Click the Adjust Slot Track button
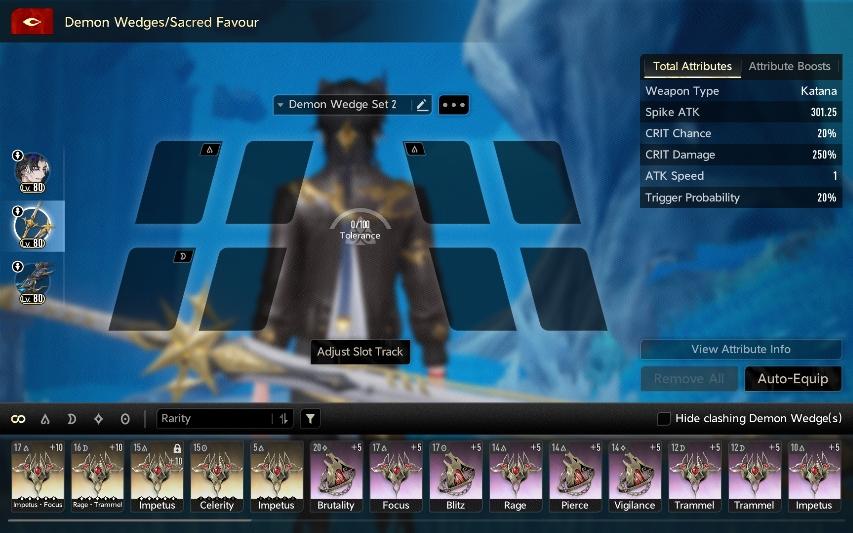The image size is (853, 533). (360, 352)
